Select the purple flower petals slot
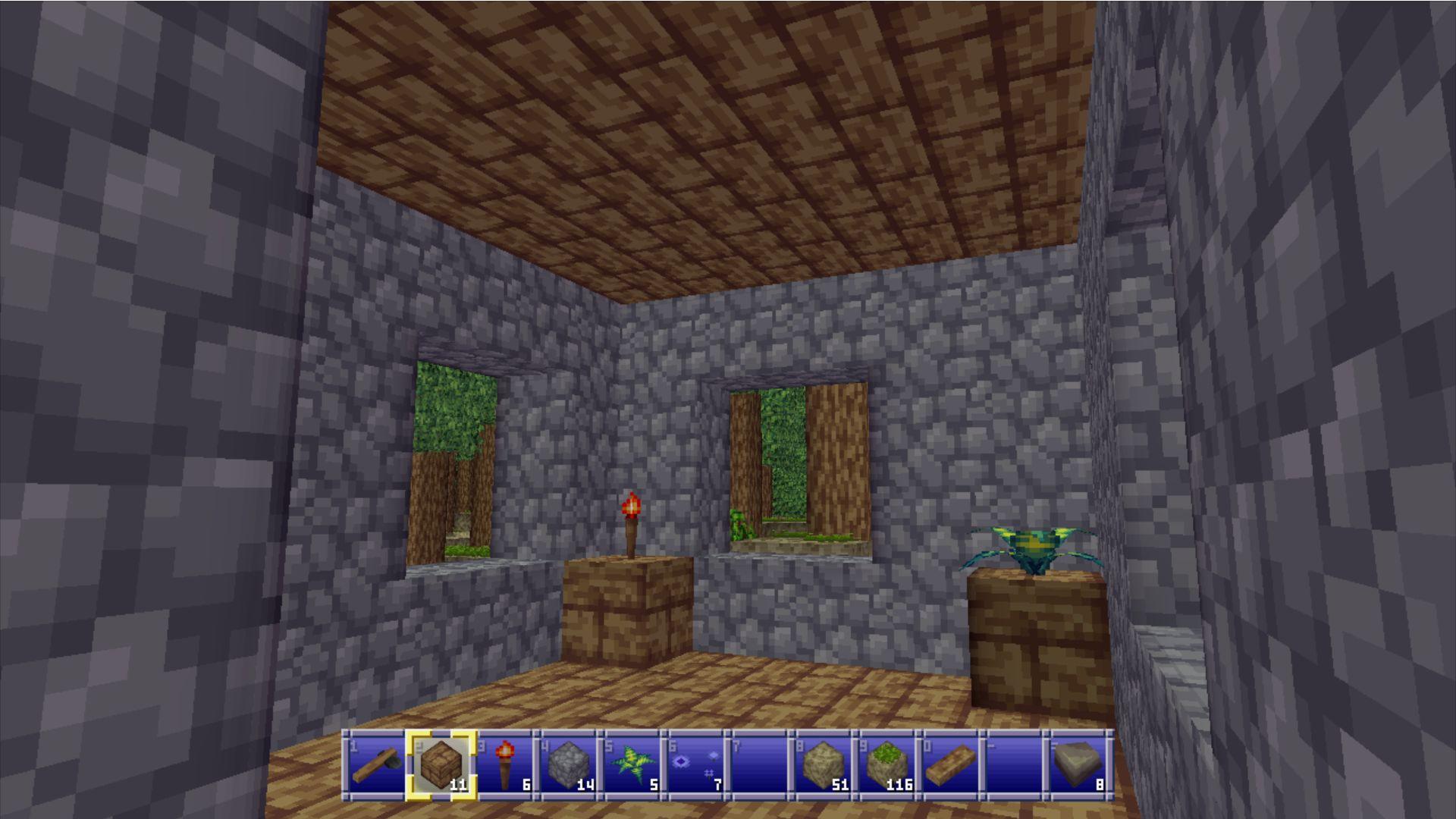Screen dimensions: 1456x819 click(x=698, y=764)
